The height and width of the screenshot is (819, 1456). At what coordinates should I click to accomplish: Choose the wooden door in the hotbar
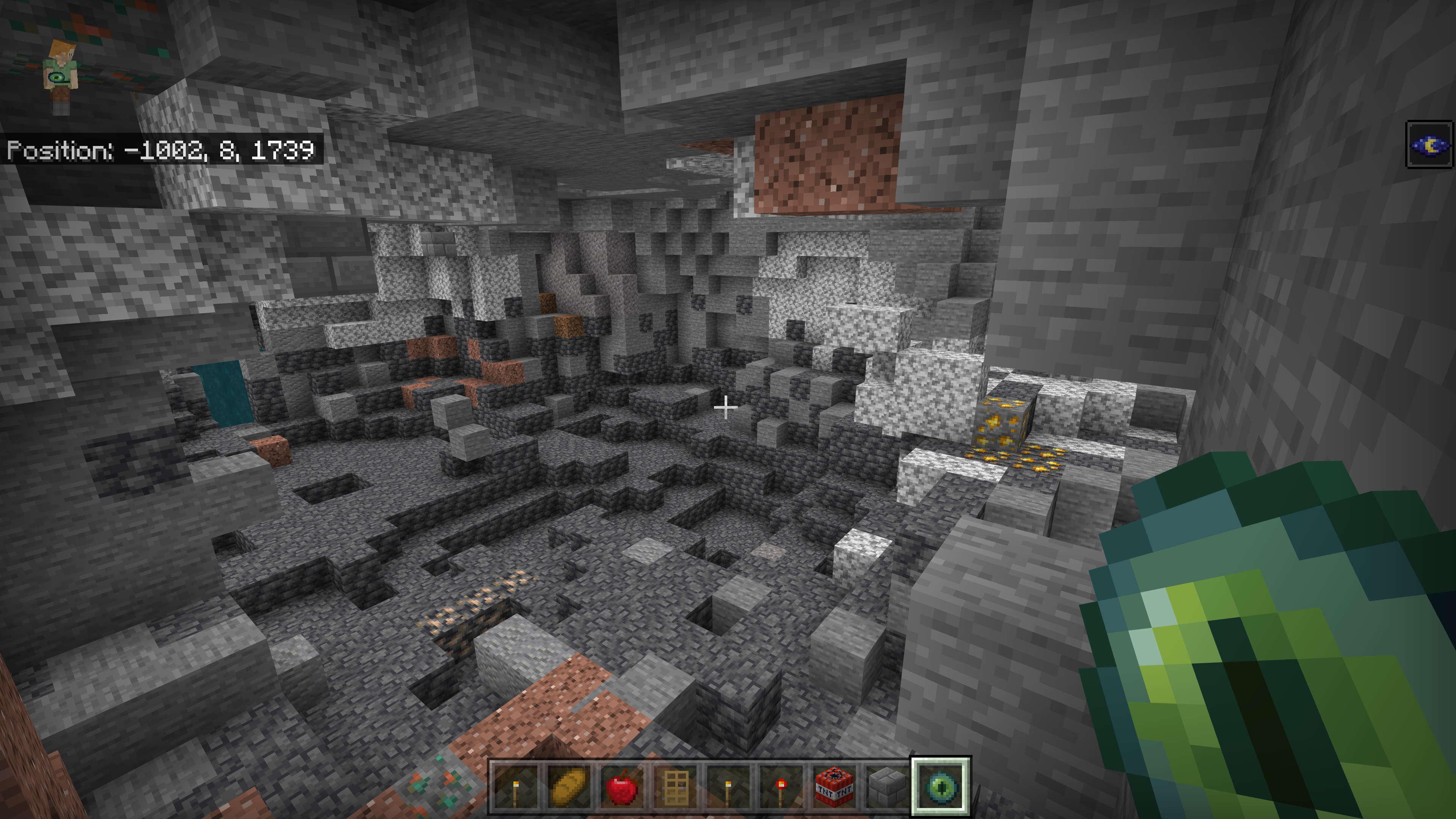[675, 786]
